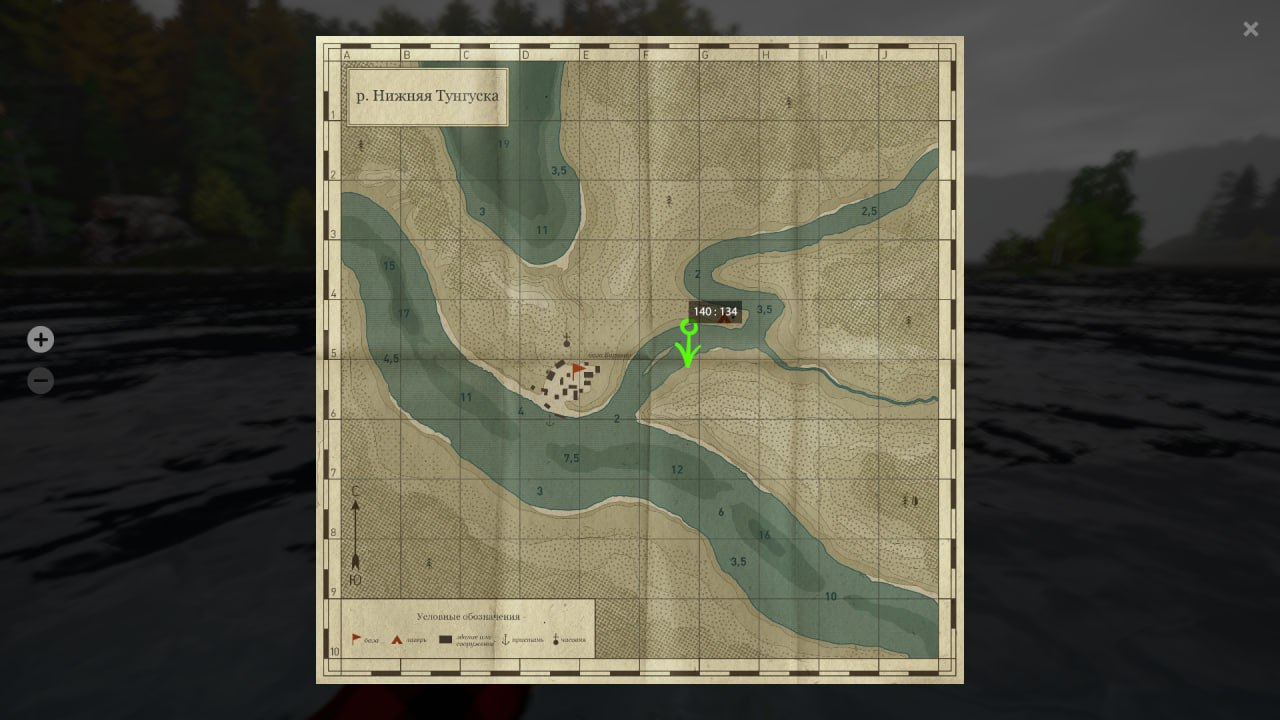Select the building symbol in the legend

click(445, 637)
